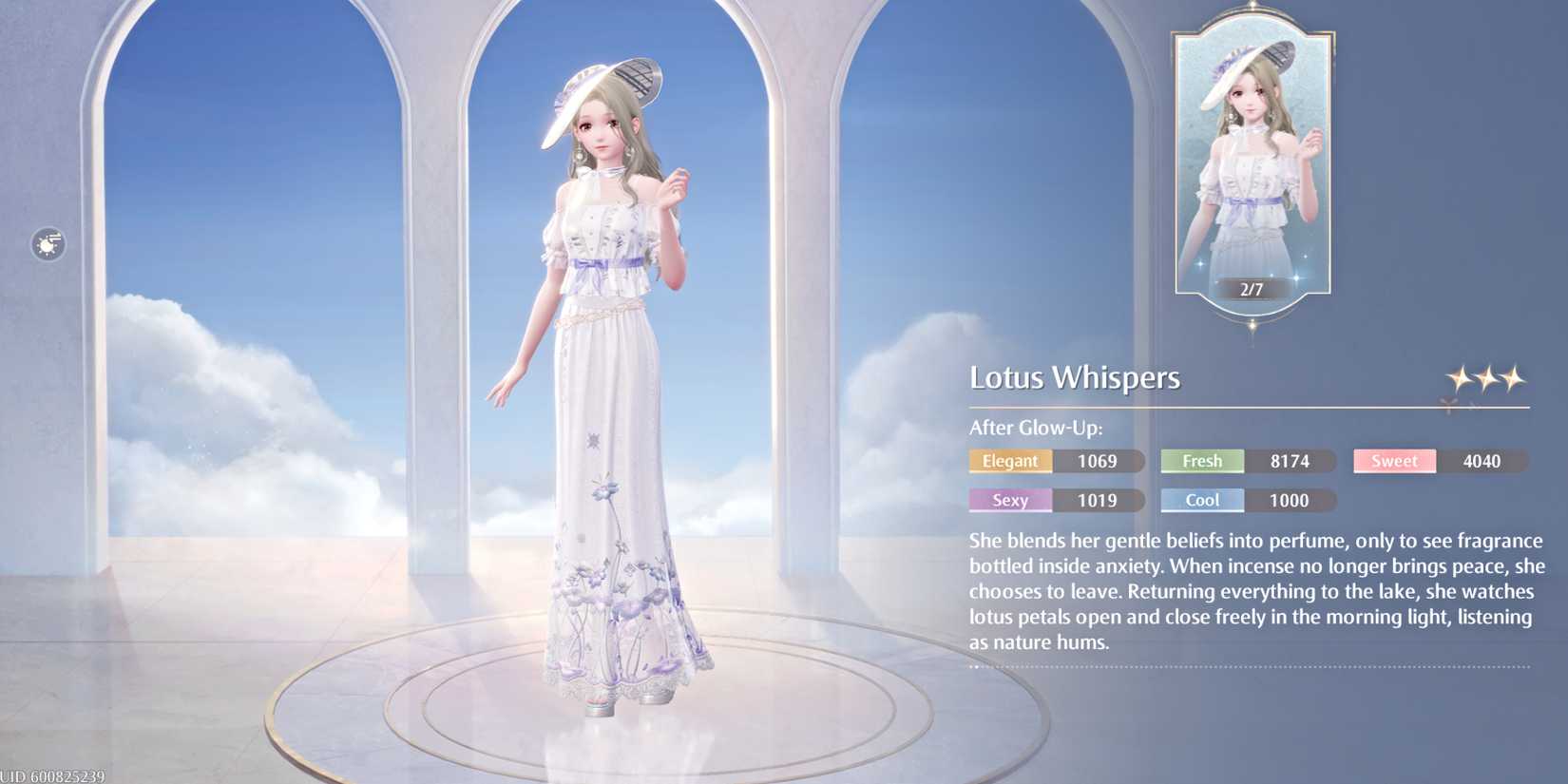This screenshot has width=1568, height=784.
Task: Switch to the After Glow-Up section
Action: 1038,428
